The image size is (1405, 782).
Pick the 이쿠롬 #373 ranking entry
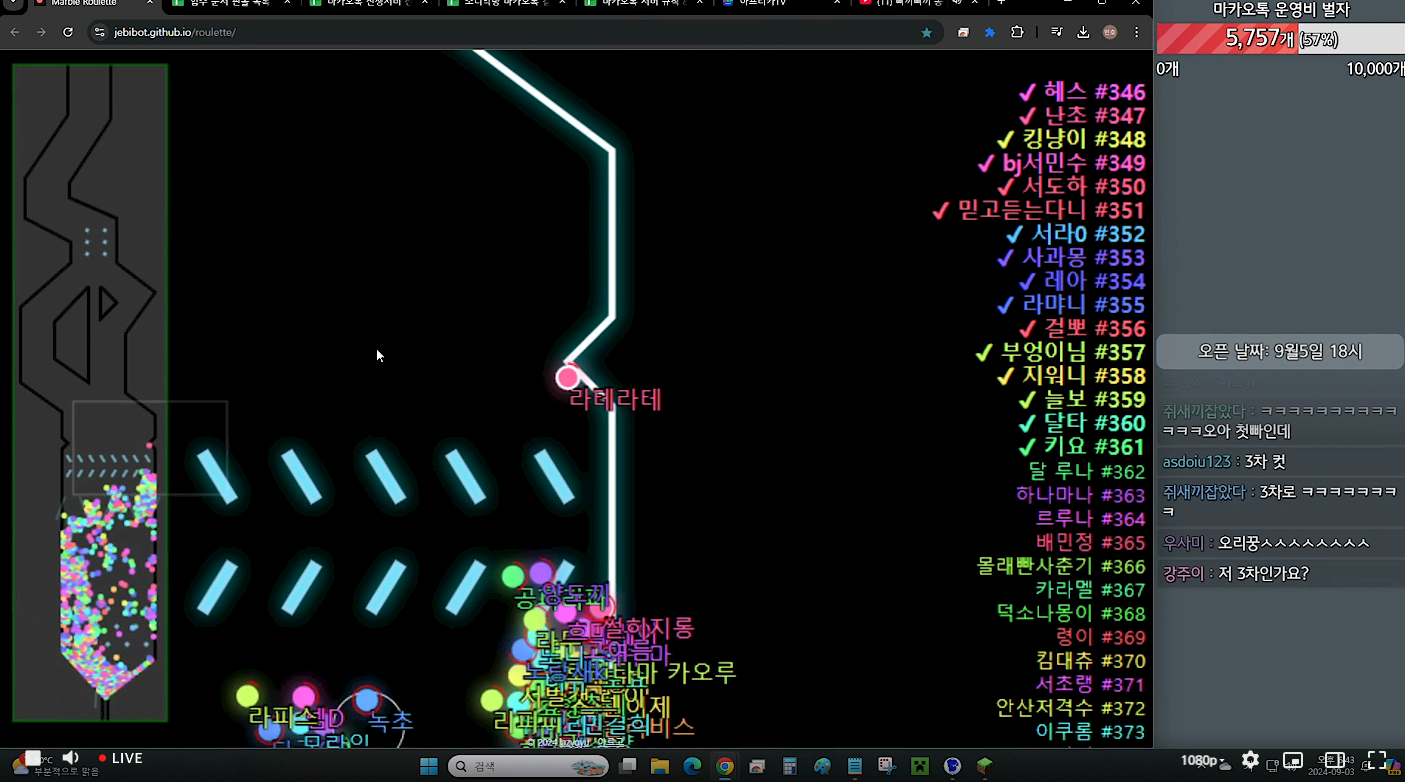pyautogui.click(x=1089, y=731)
